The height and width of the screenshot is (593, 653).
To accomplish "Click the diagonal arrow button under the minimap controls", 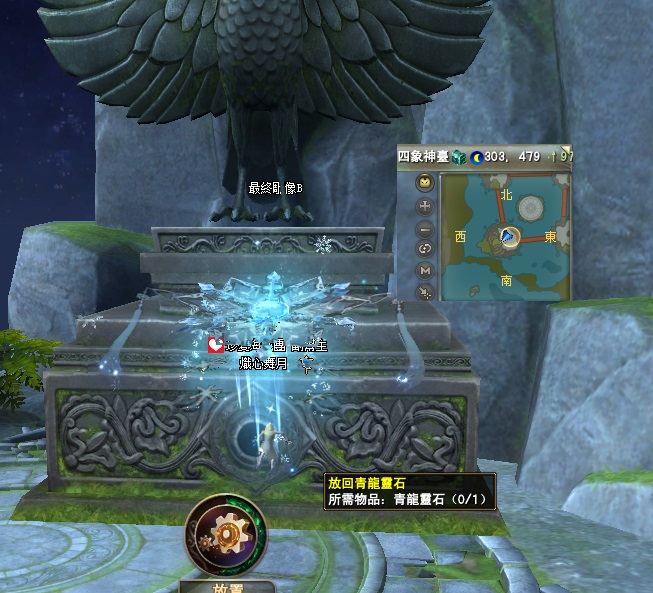I will 425,291.
